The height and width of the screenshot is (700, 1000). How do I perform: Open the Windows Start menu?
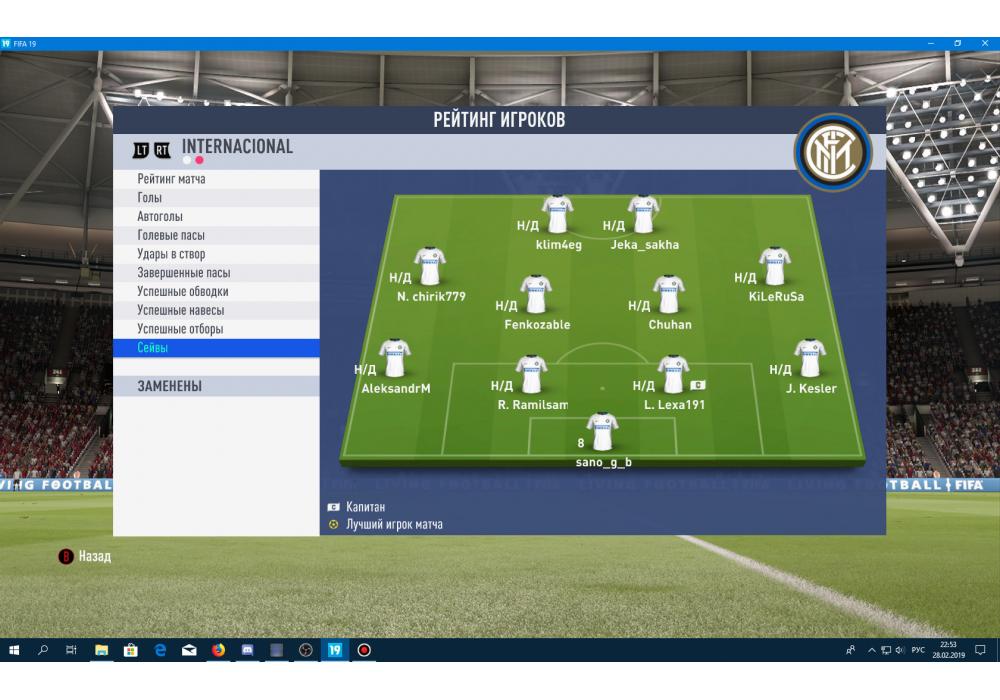point(14,650)
